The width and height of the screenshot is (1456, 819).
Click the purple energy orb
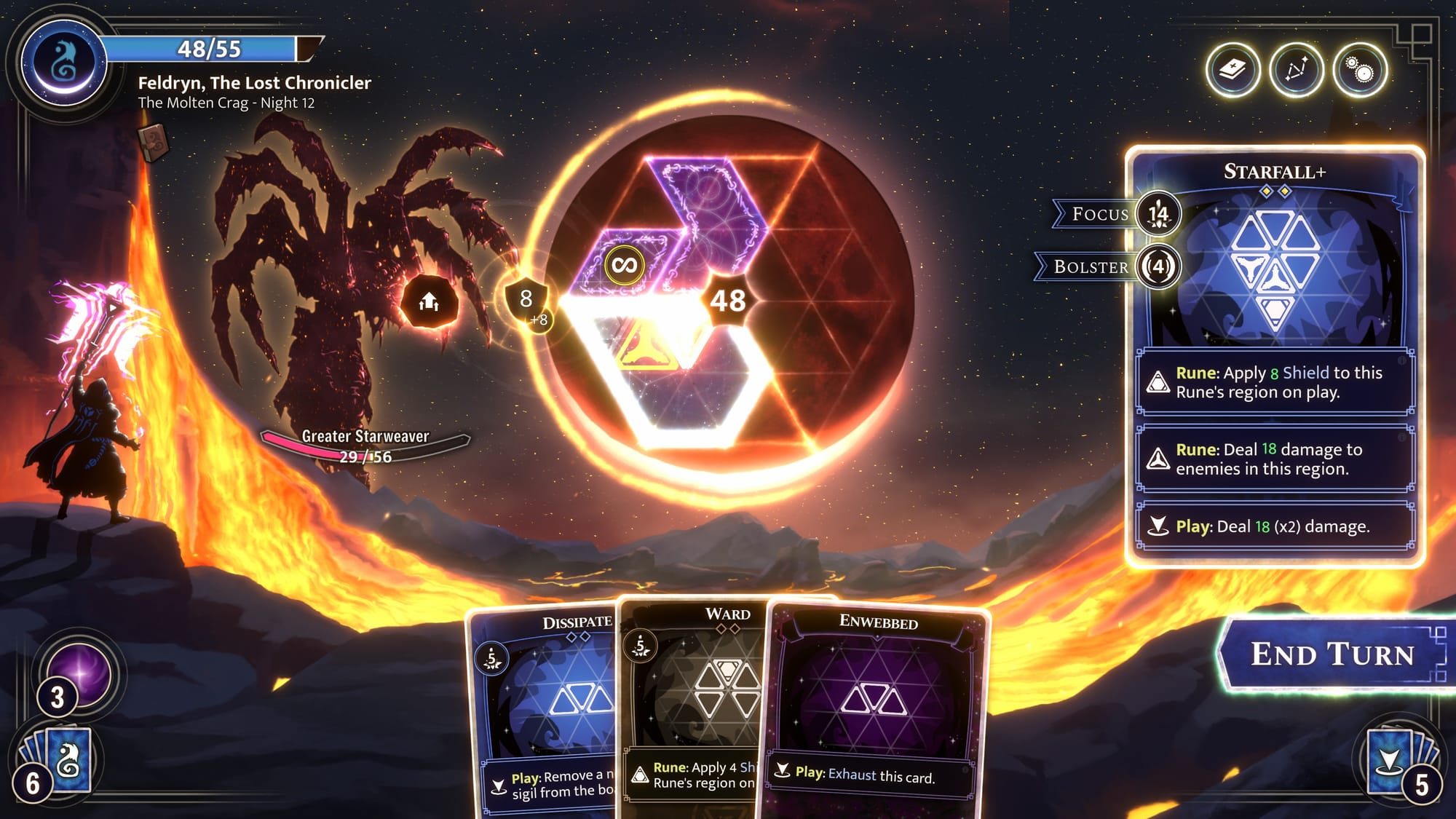coord(80,673)
